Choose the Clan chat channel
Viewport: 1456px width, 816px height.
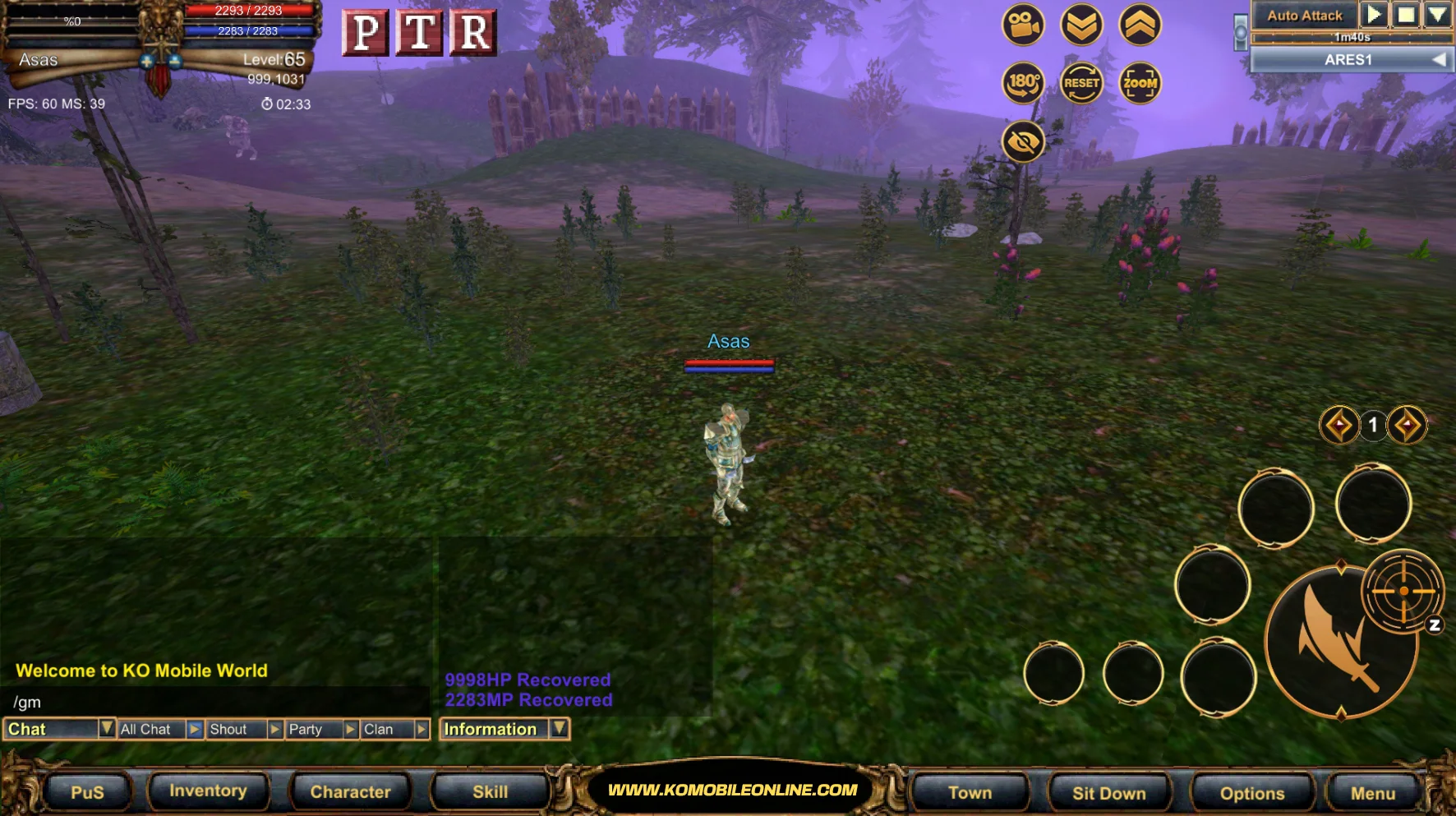[x=386, y=730]
